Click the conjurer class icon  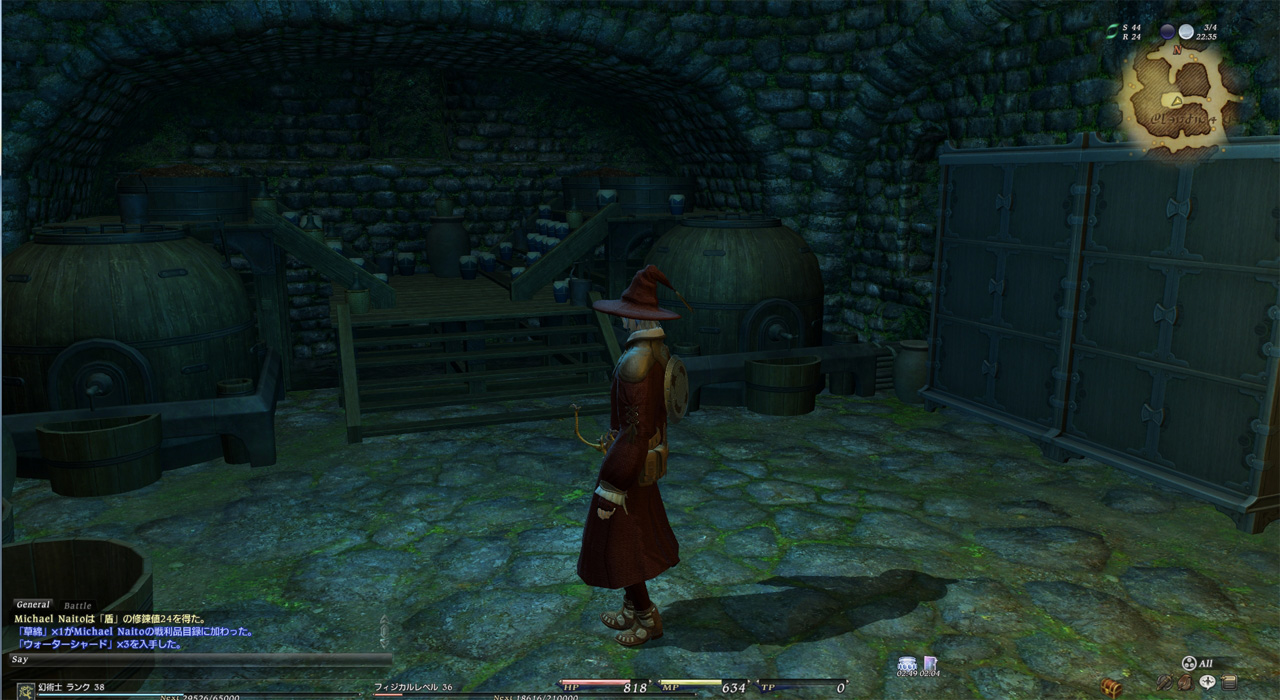click(x=25, y=690)
